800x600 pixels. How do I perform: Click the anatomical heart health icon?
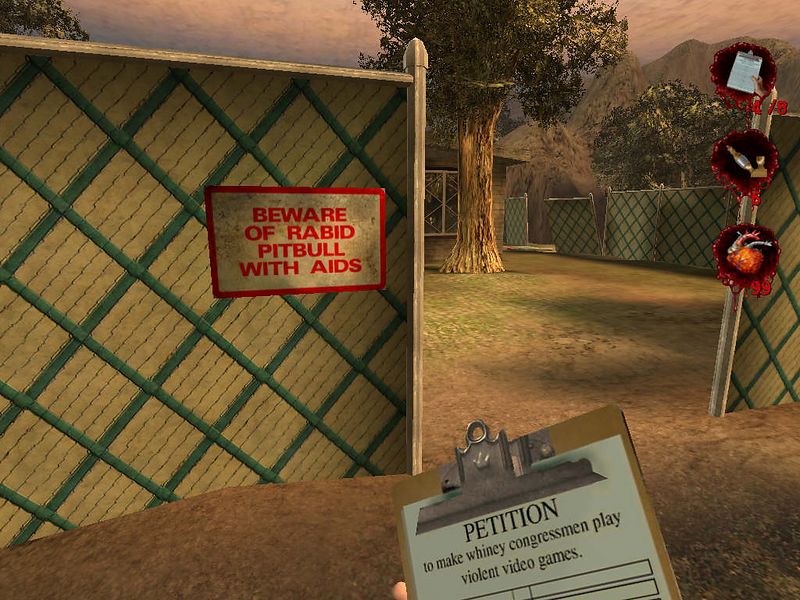click(745, 257)
